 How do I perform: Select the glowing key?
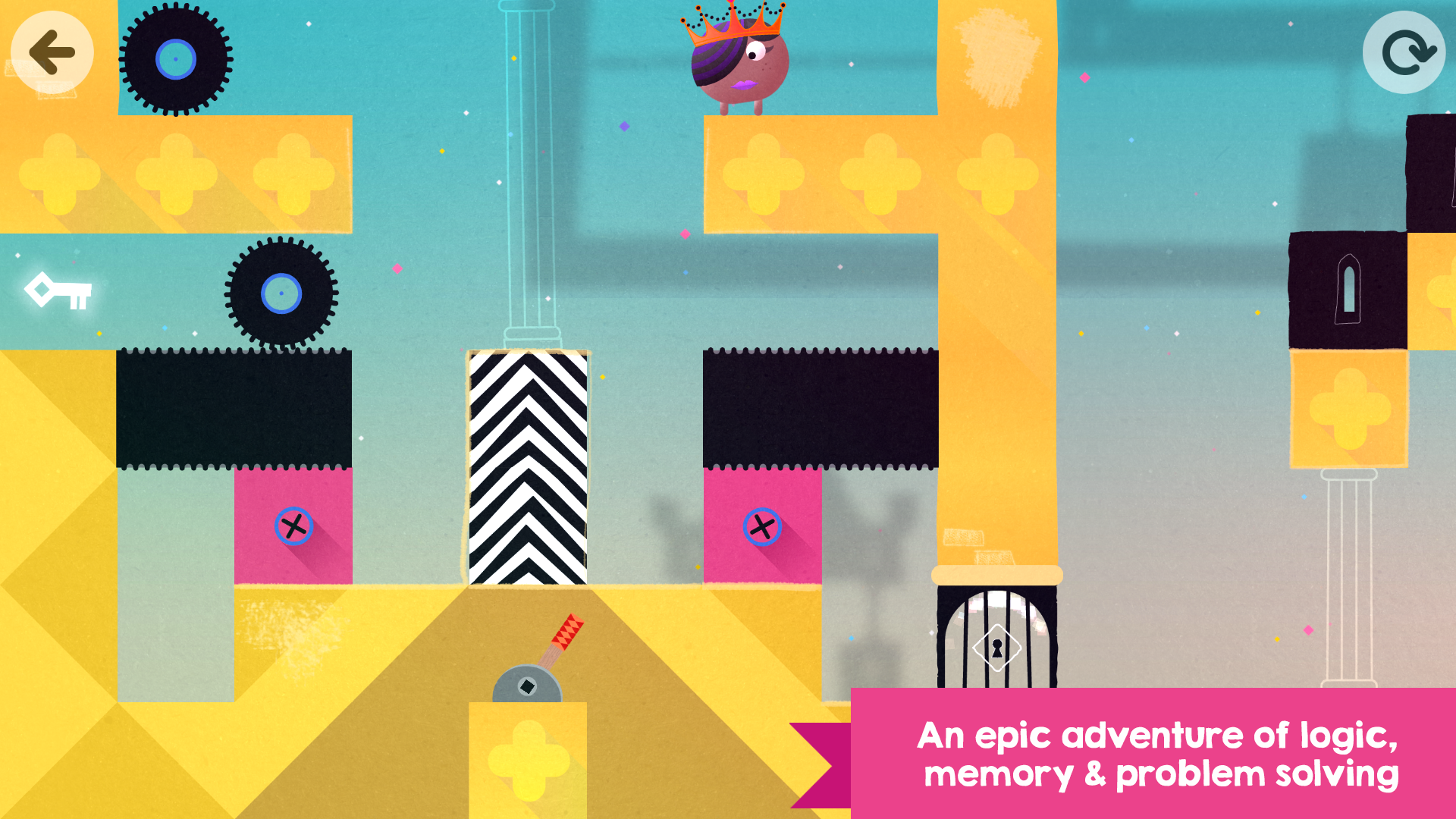[x=59, y=290]
